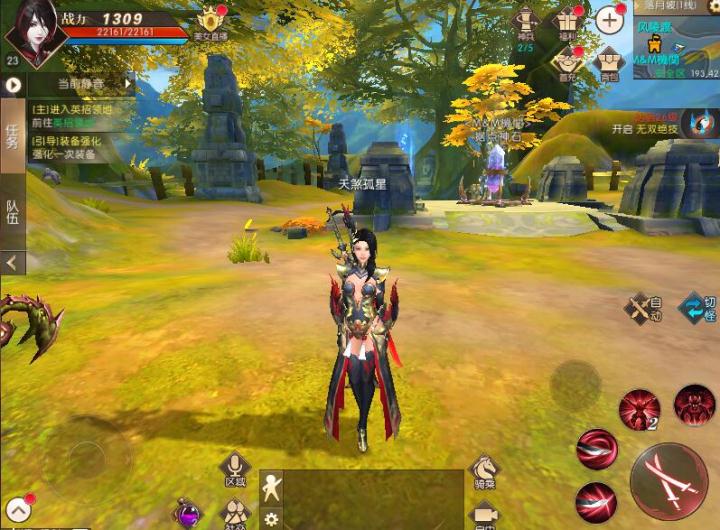Screen dimensions: 720x530
Task: Open the 美女直播 crown icon
Action: click(x=210, y=21)
